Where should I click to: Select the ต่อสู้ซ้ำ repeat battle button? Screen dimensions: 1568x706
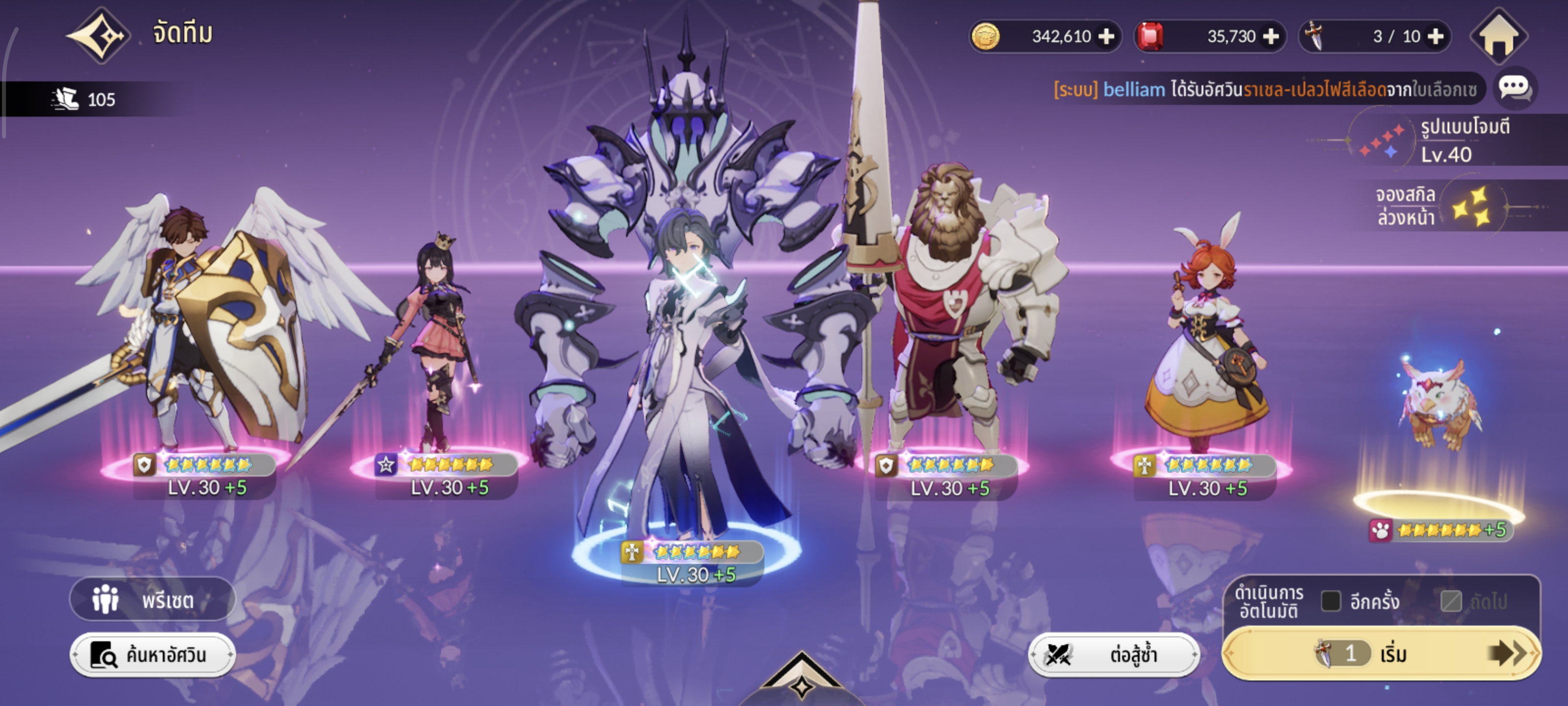pos(1113,655)
